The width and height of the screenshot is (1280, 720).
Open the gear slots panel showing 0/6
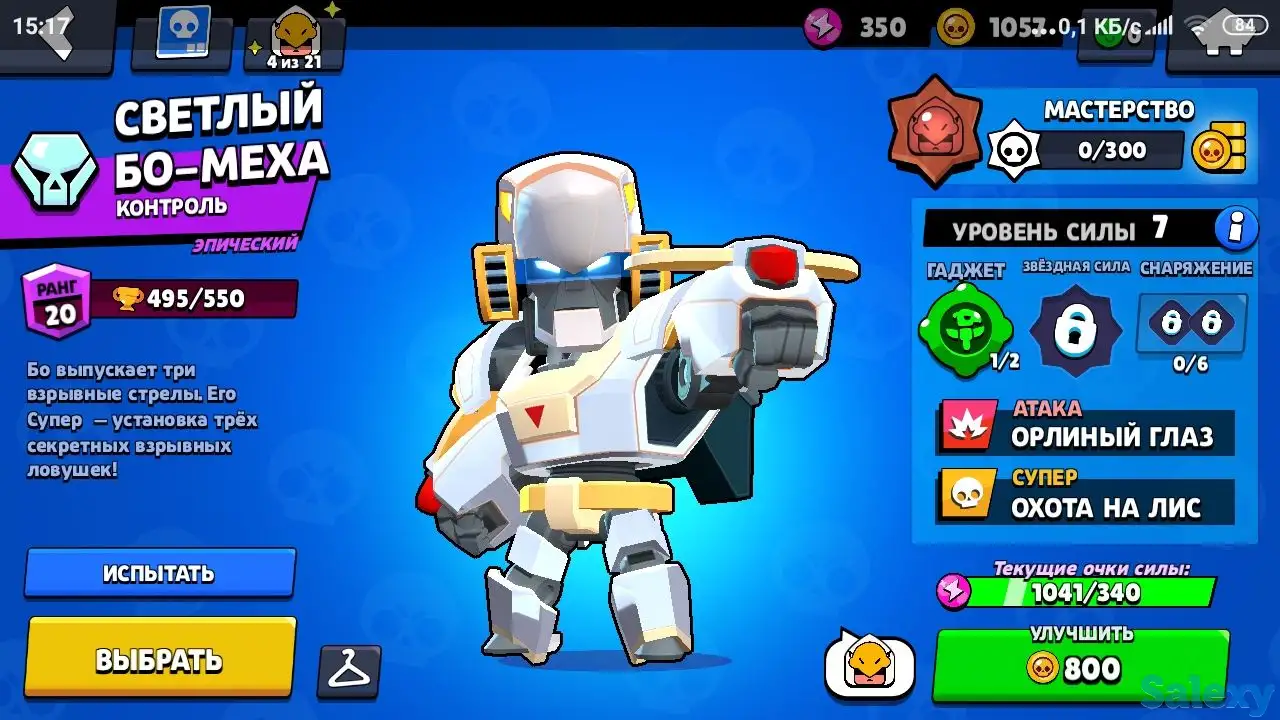pyautogui.click(x=1191, y=323)
